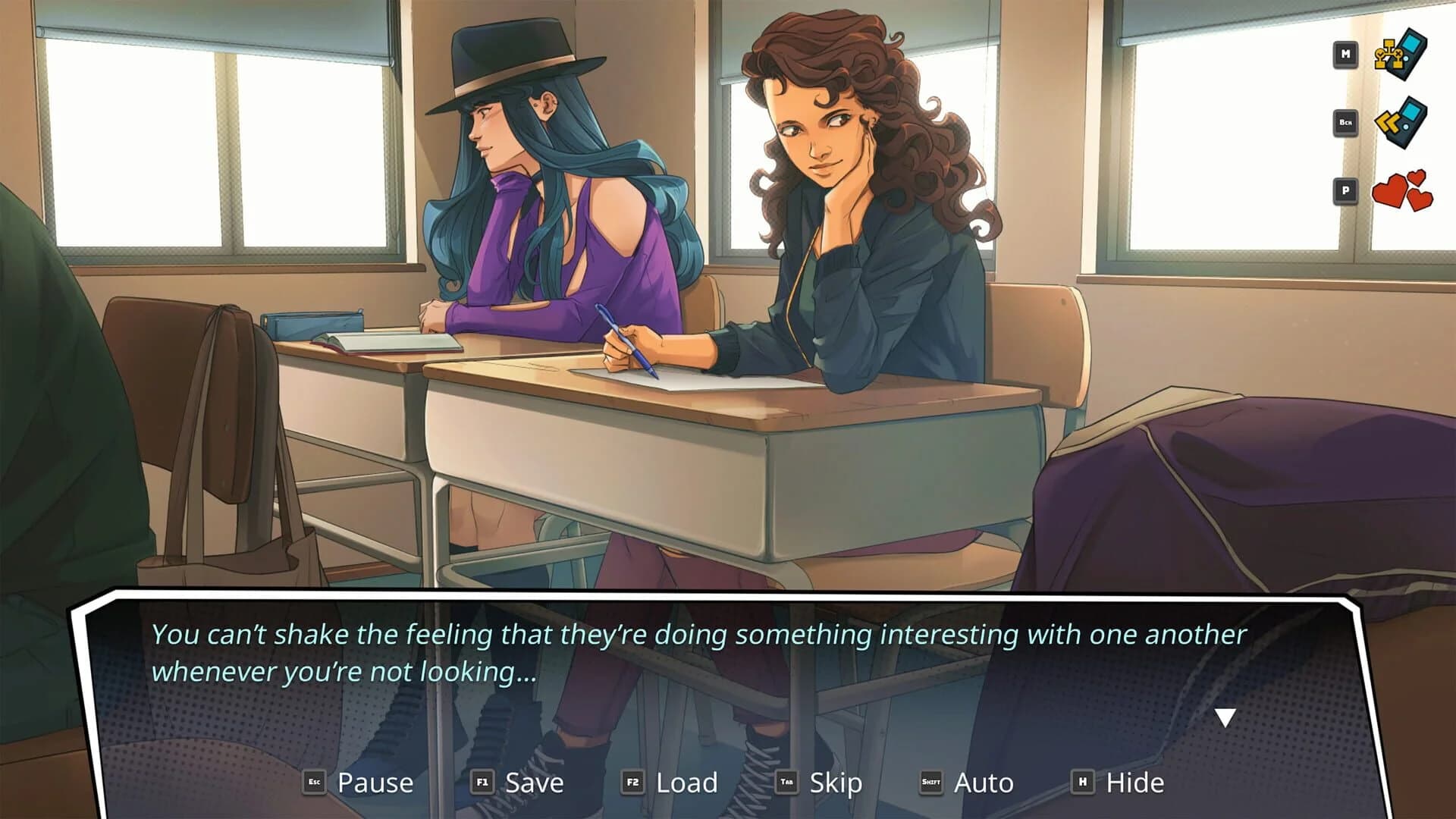This screenshot has height=819, width=1456.
Task: Click the Shift badge beside Auto
Action: pyautogui.click(x=933, y=783)
